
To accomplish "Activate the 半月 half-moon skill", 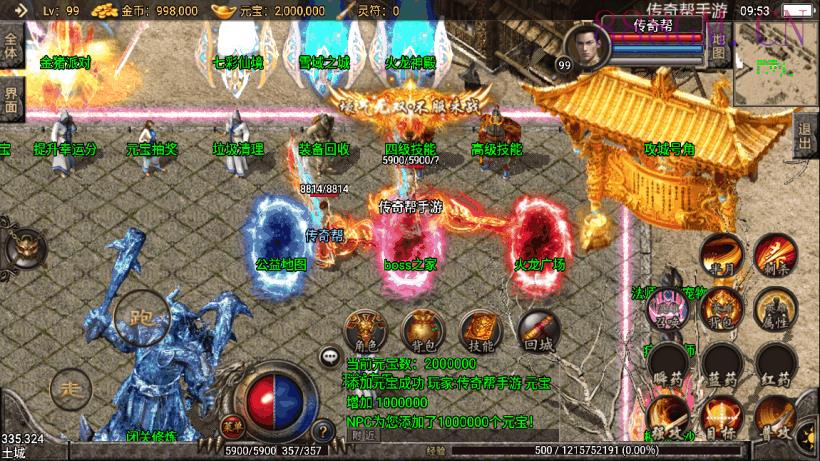I will pyautogui.click(x=720, y=254).
